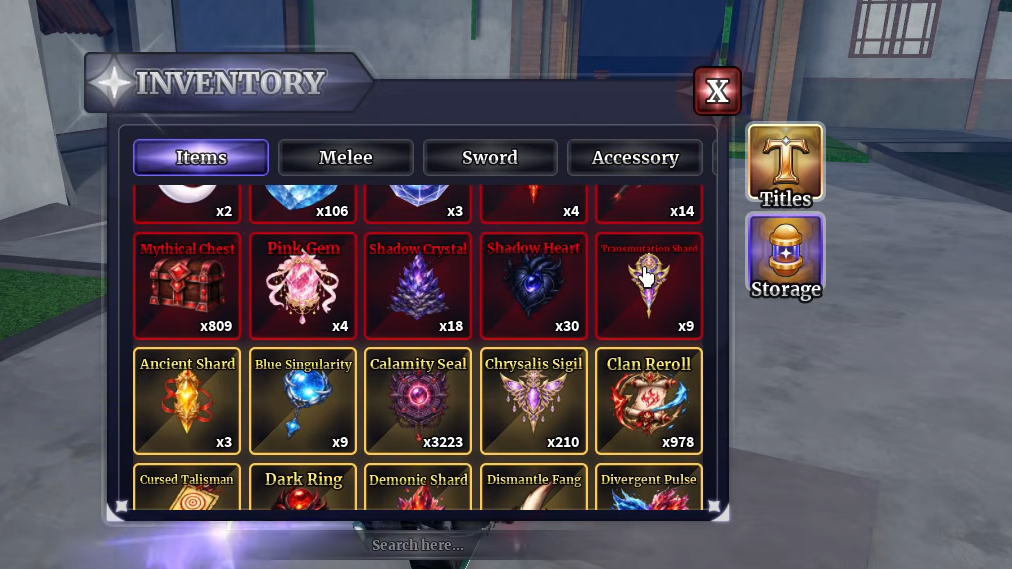Switch to the Items tab
Screen dimensions: 1012x569
point(201,157)
